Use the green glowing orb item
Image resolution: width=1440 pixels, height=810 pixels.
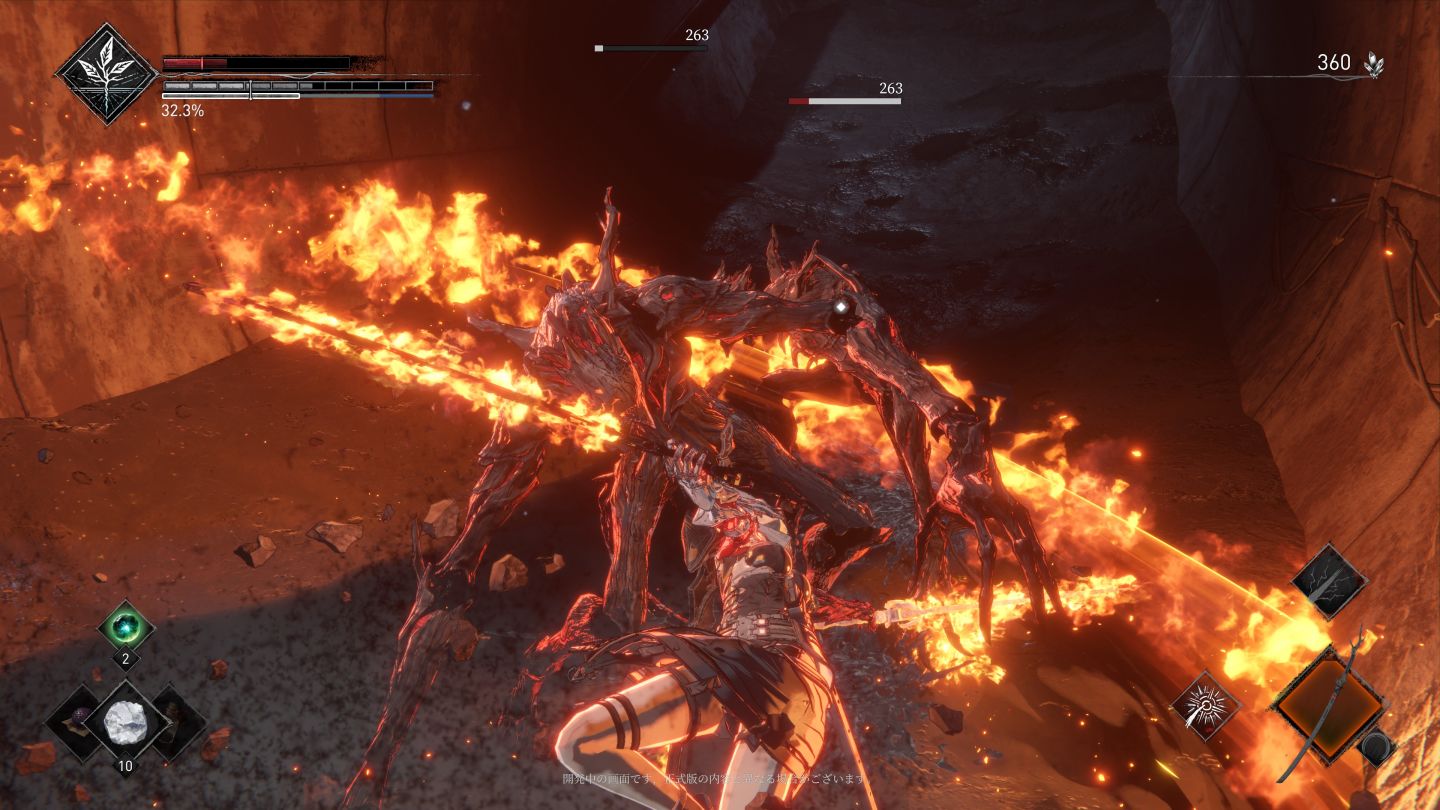[x=126, y=628]
